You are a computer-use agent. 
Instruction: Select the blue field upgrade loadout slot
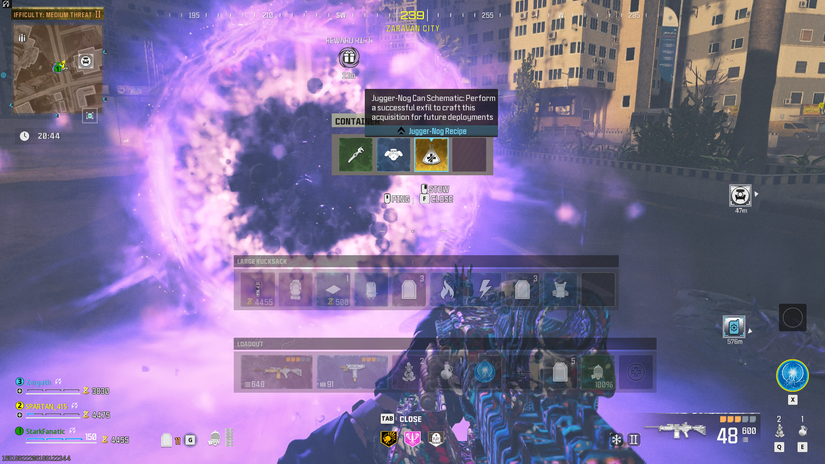click(484, 372)
